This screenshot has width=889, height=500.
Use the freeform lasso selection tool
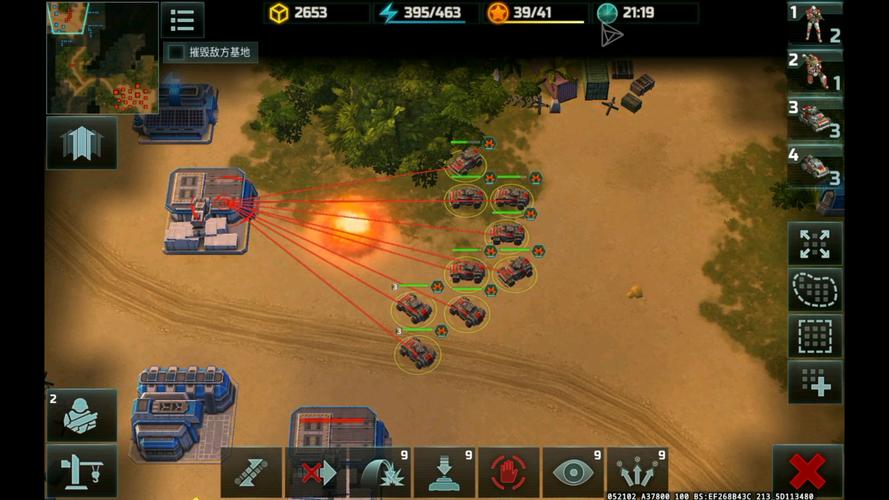(815, 290)
